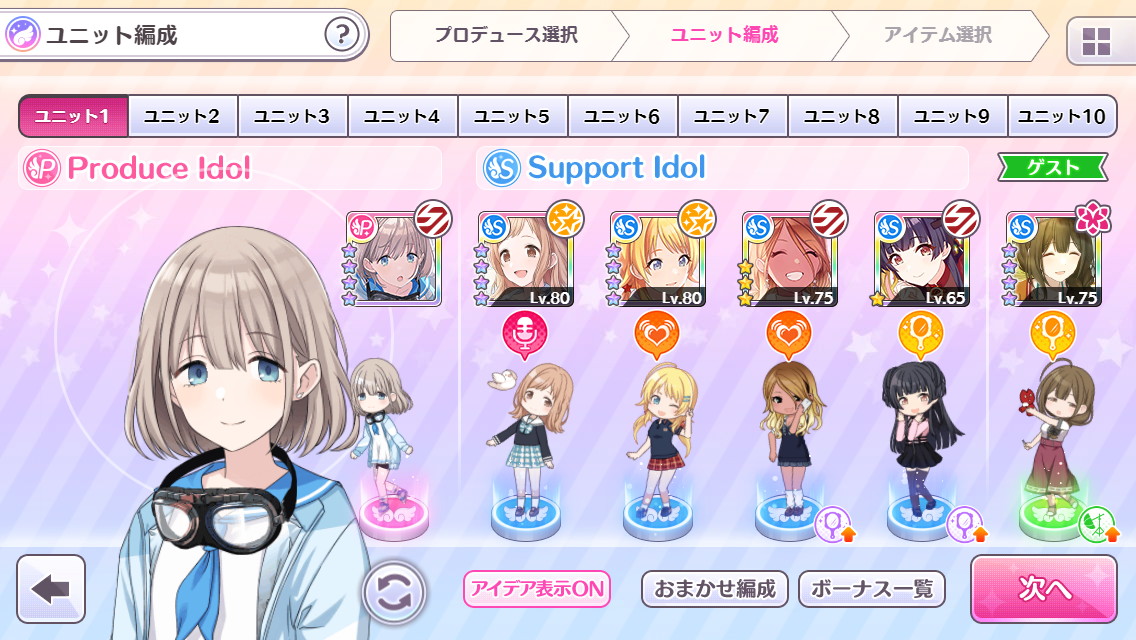Screen dimensions: 1136x640
Task: Open the ユニット4 tab
Action: pos(403,117)
